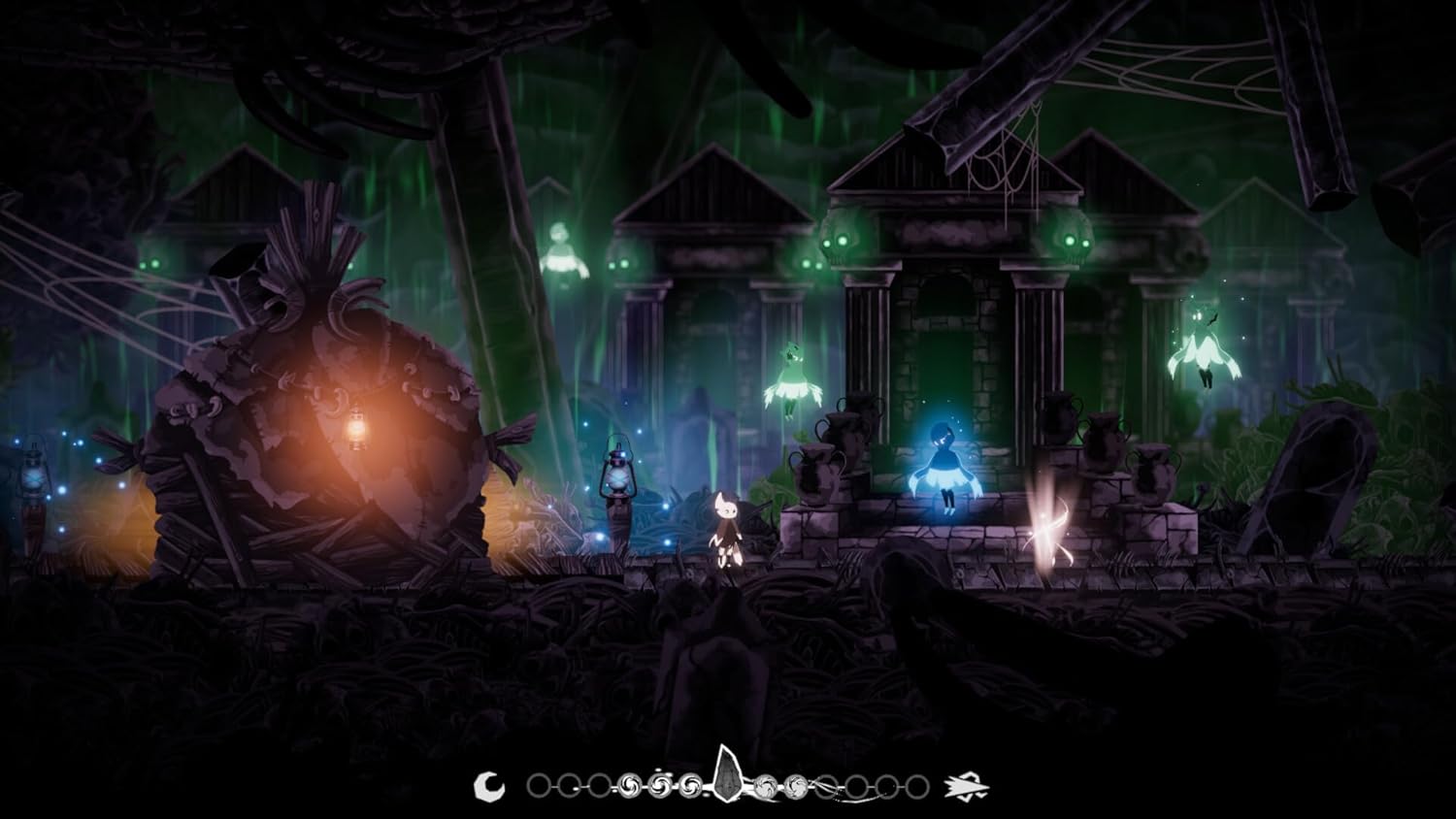Select the middle spiral orb in the left chain

point(660,786)
